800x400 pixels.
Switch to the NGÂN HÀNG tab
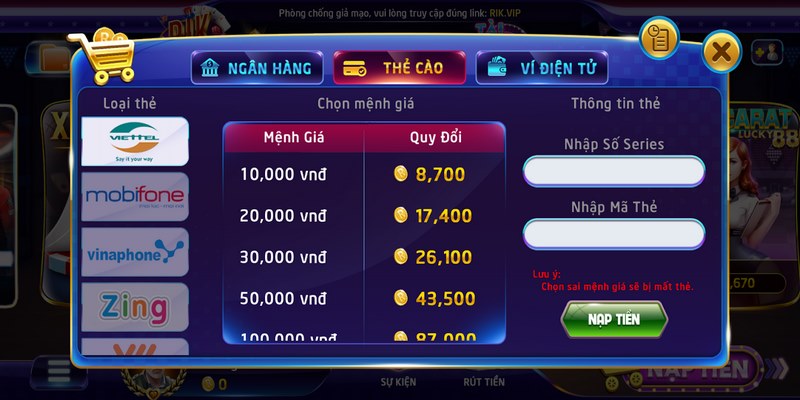point(257,69)
